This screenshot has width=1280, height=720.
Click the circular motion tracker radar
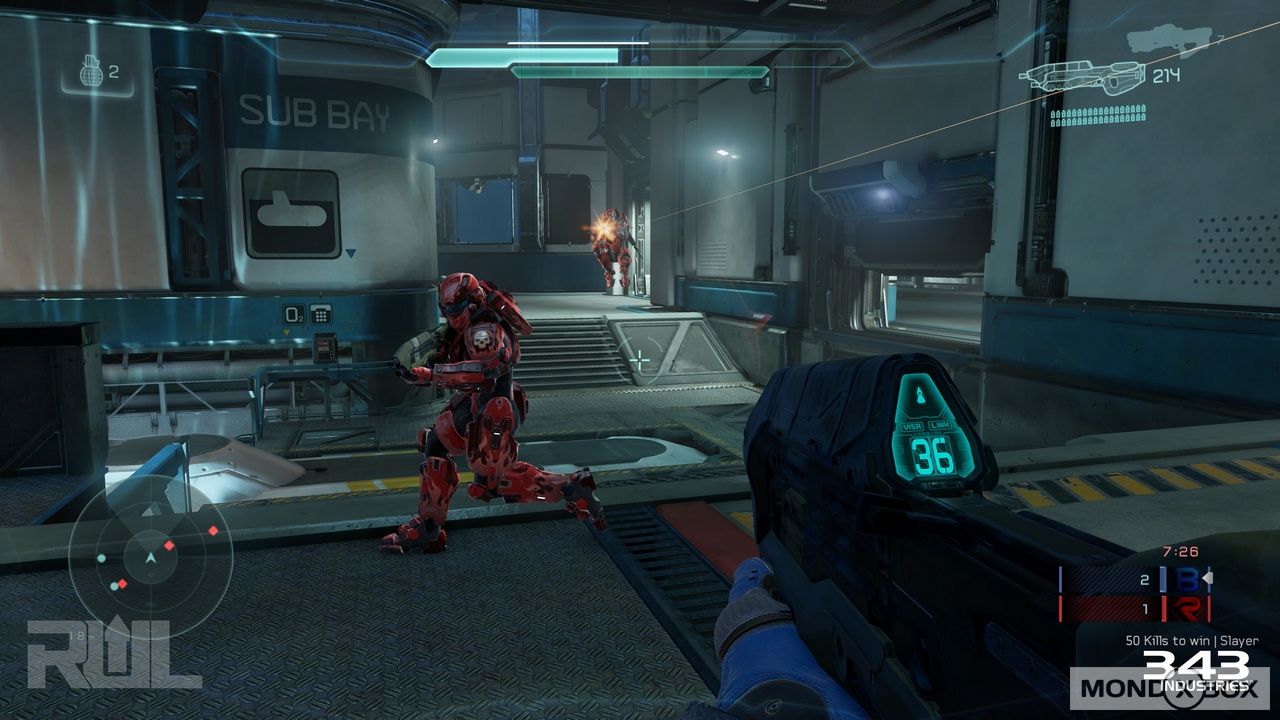[x=150, y=556]
